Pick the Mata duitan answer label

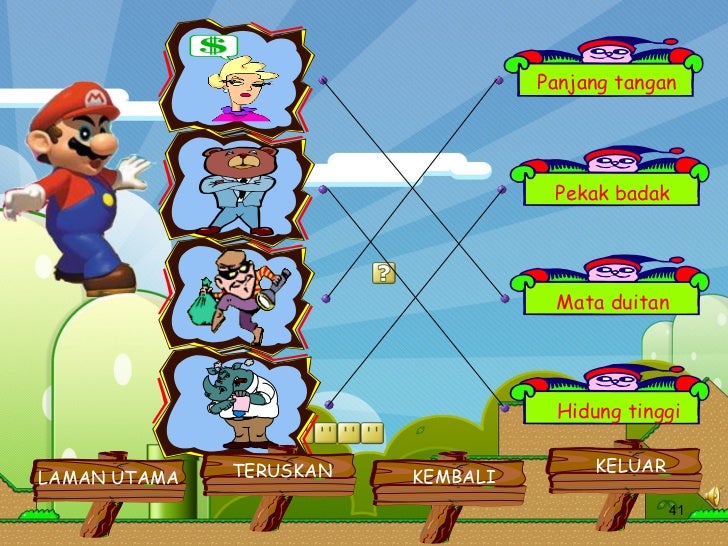click(x=612, y=301)
